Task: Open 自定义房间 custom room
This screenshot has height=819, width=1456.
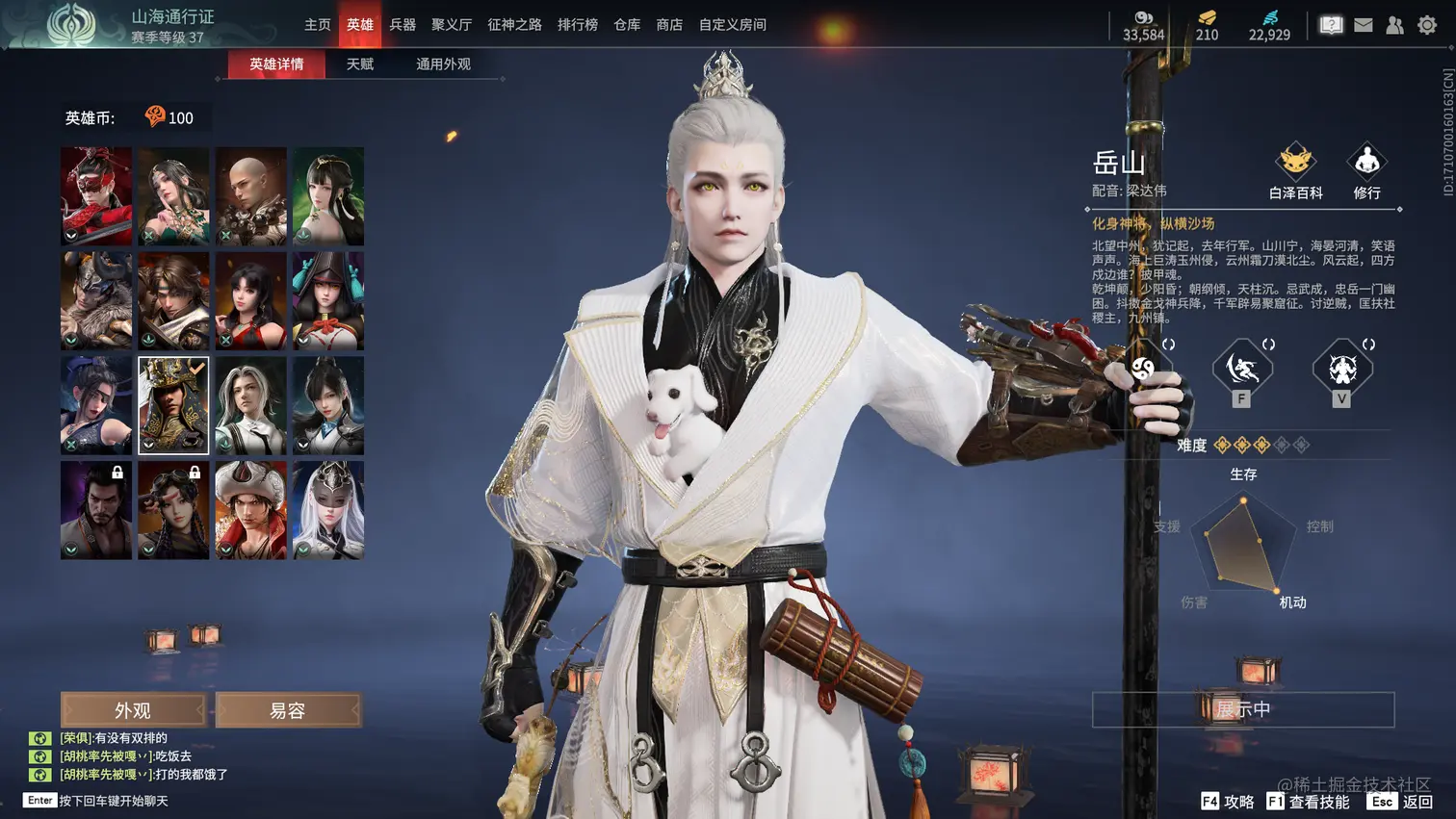Action: pyautogui.click(x=732, y=25)
